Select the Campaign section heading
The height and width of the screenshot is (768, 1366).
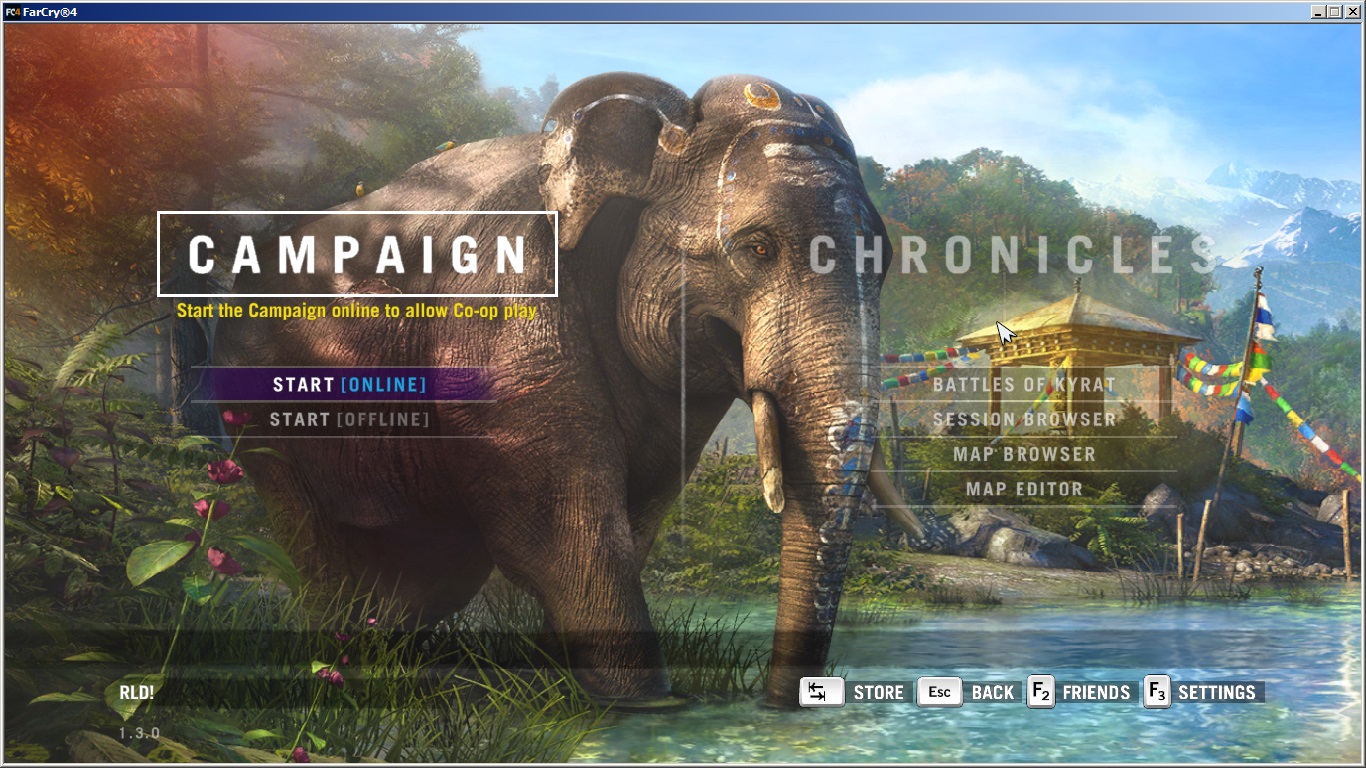pyautogui.click(x=357, y=254)
